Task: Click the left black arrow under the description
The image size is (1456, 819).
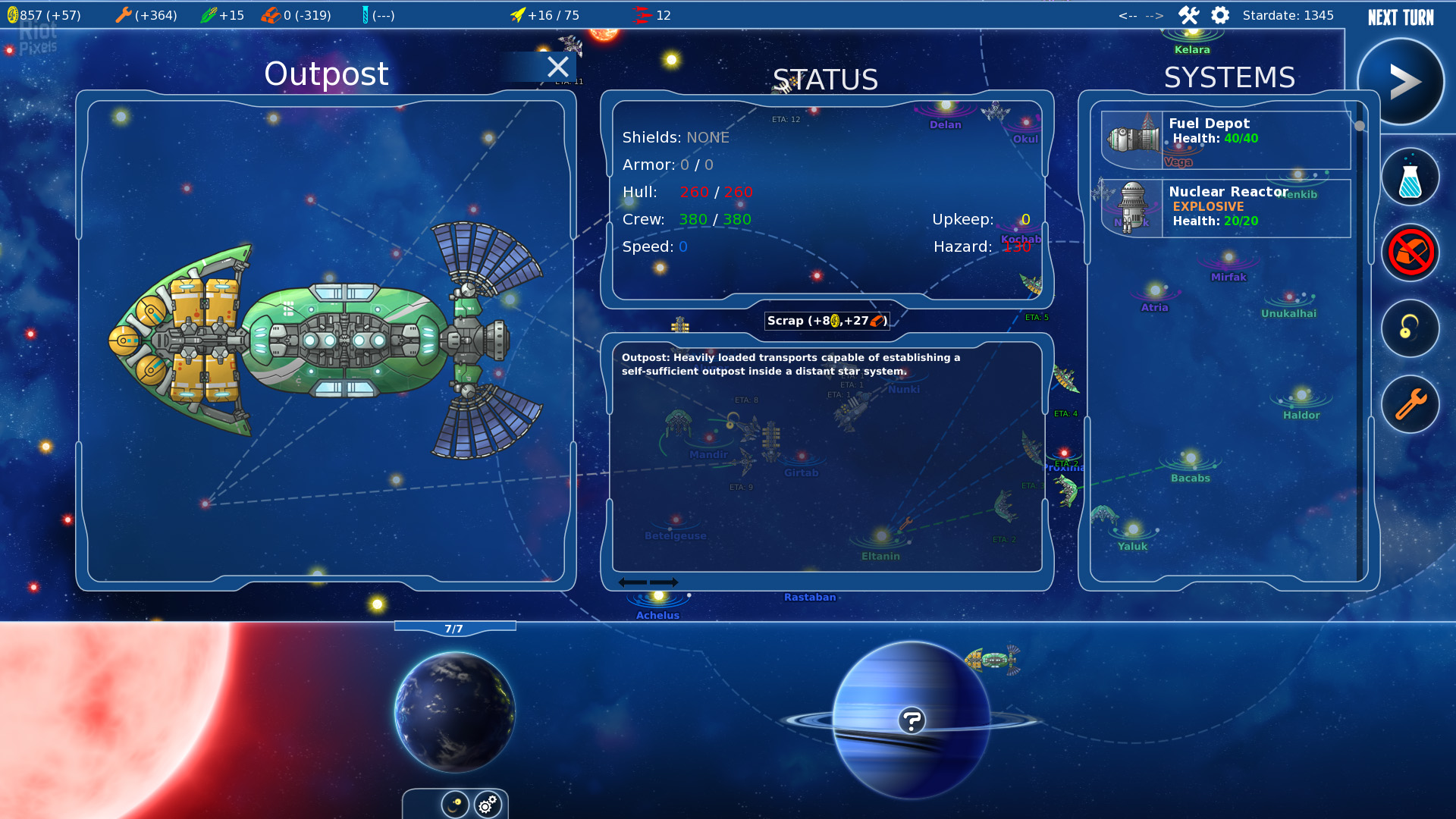Action: (632, 582)
